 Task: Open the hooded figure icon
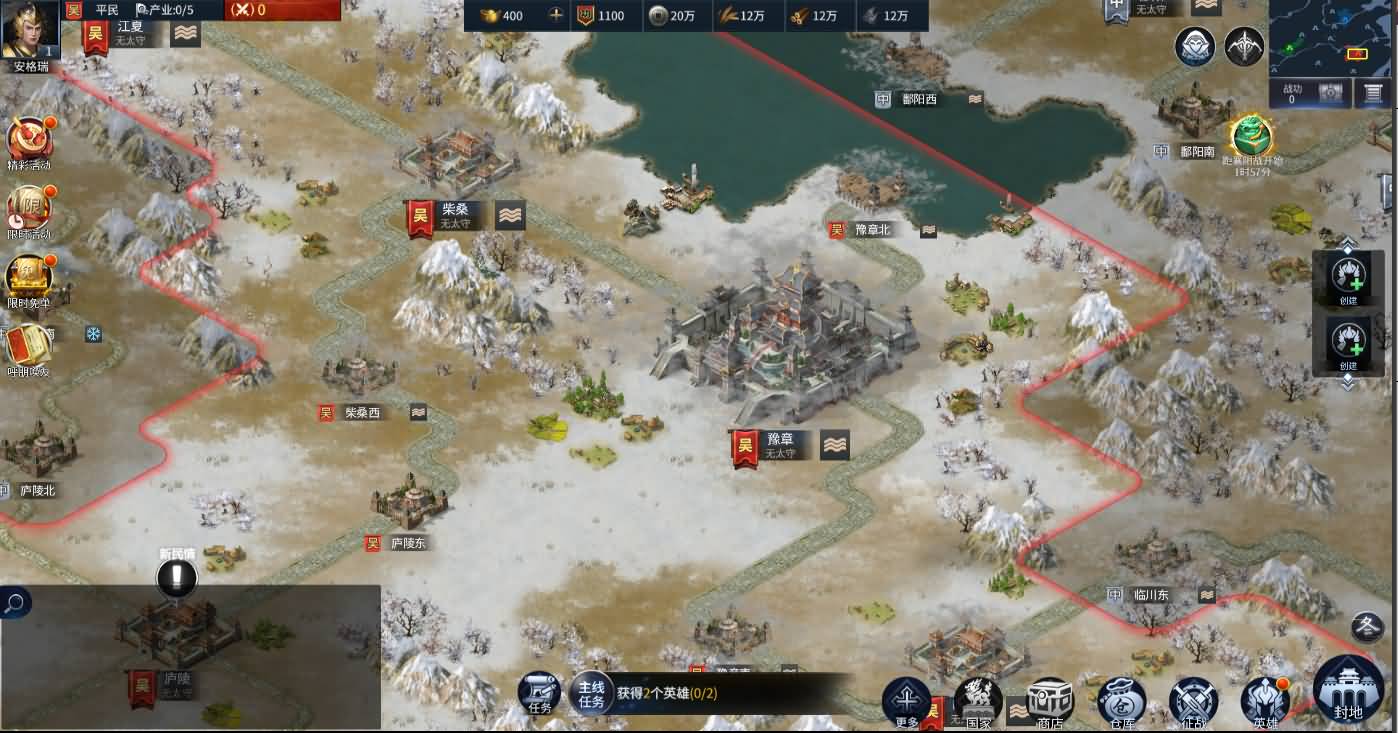pos(1195,47)
